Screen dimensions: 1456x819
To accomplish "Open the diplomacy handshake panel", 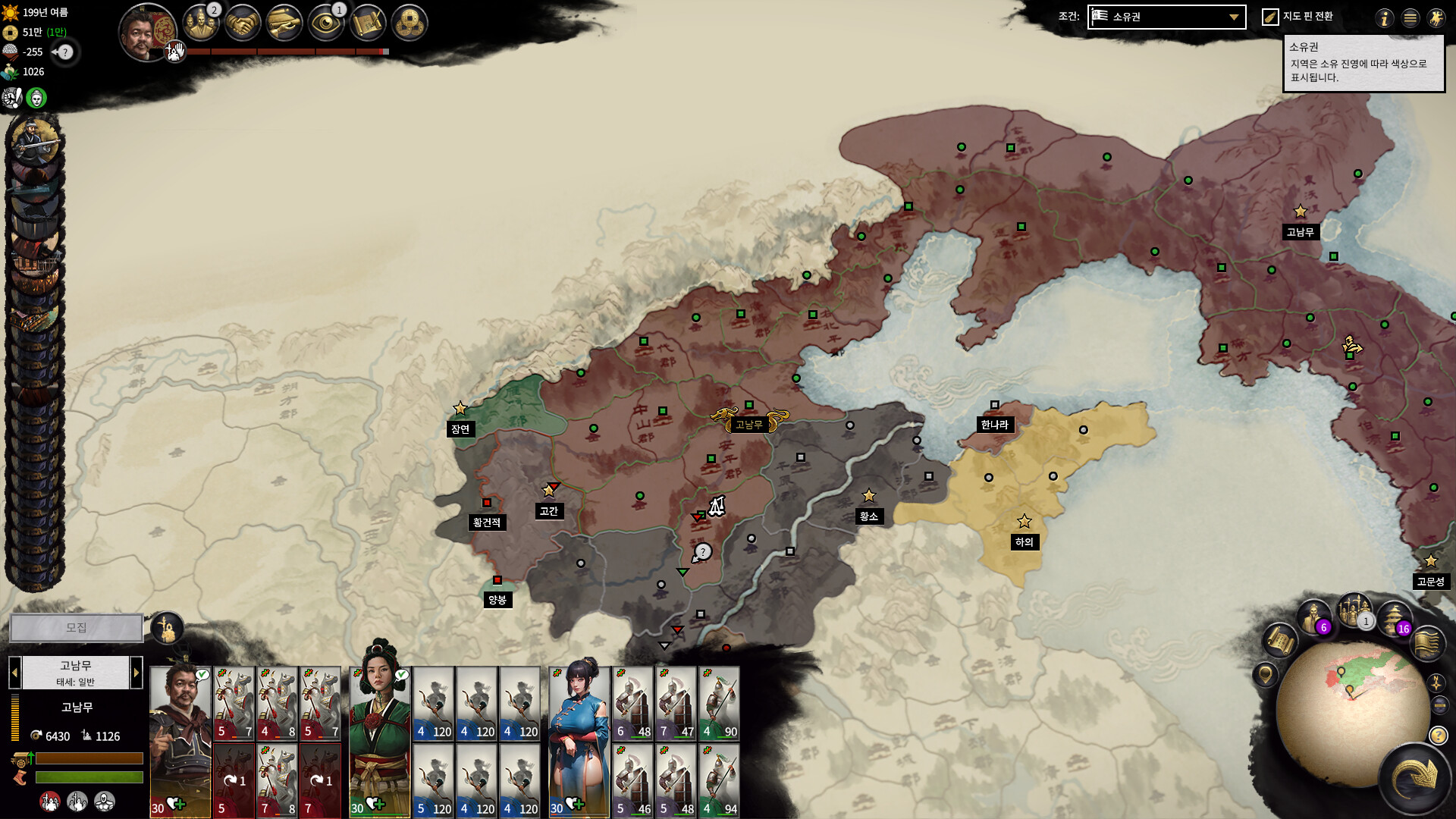I will point(243,24).
